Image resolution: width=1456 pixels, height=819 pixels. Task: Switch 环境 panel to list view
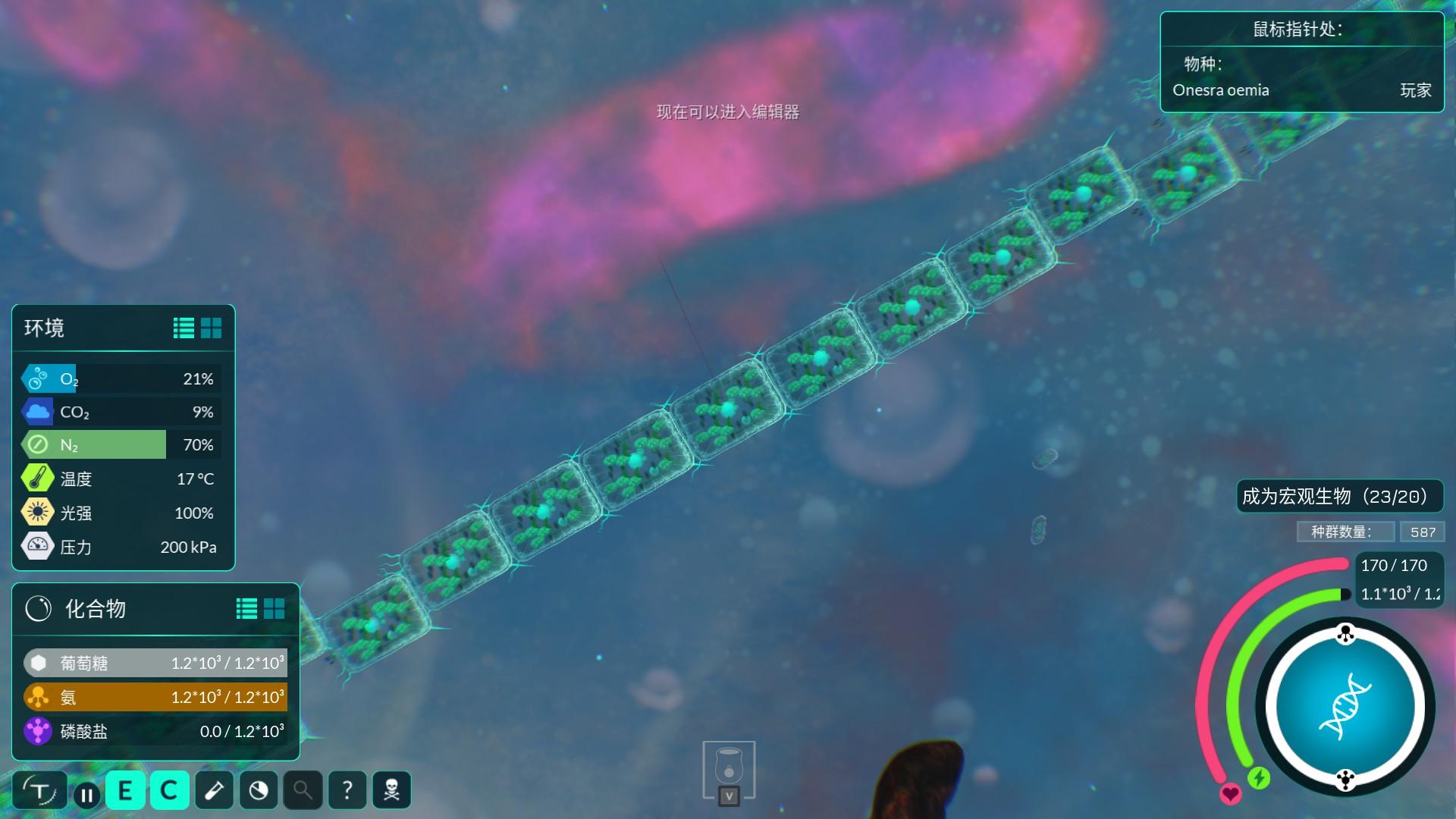click(x=184, y=328)
